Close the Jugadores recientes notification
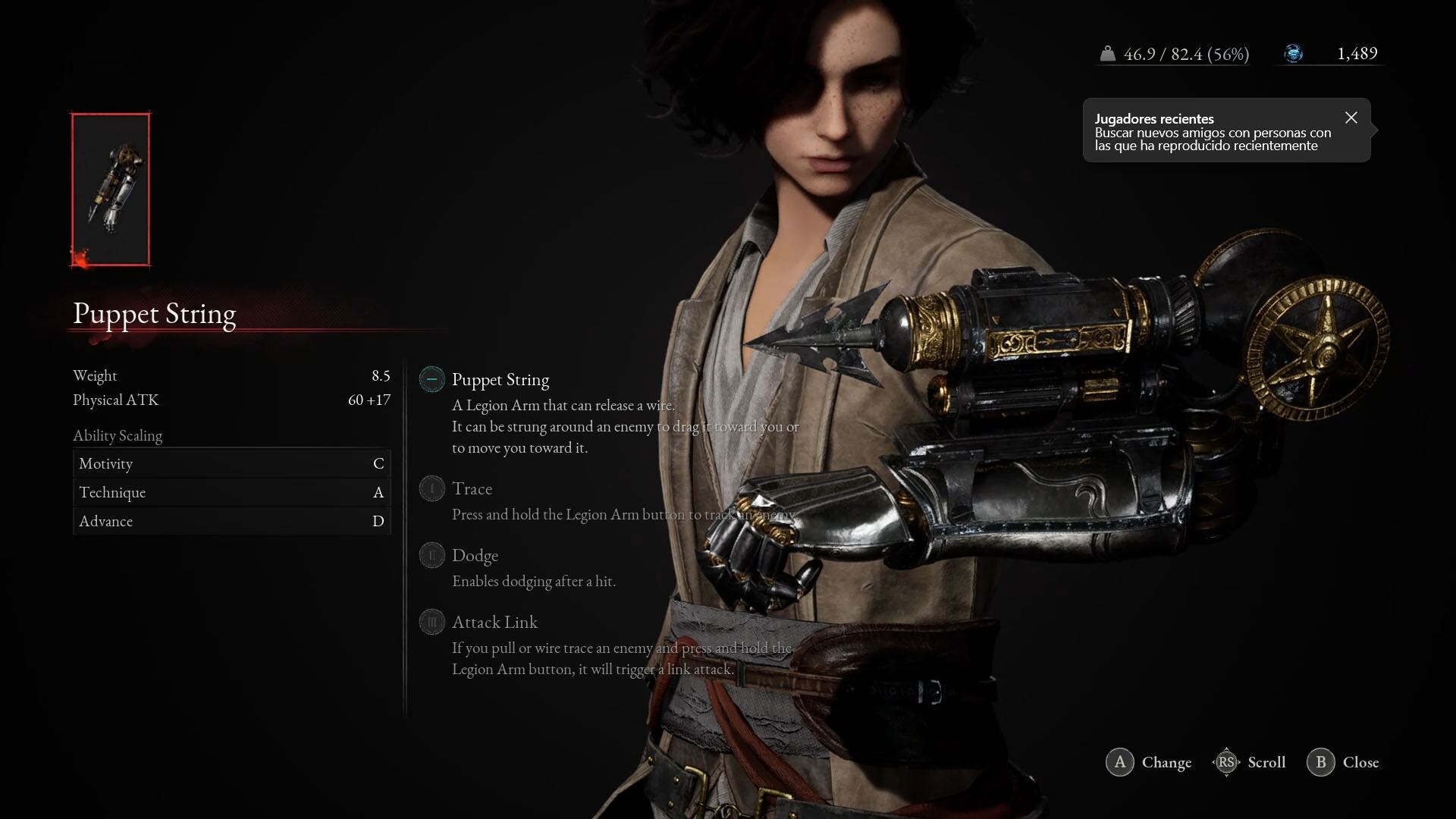 (1351, 118)
